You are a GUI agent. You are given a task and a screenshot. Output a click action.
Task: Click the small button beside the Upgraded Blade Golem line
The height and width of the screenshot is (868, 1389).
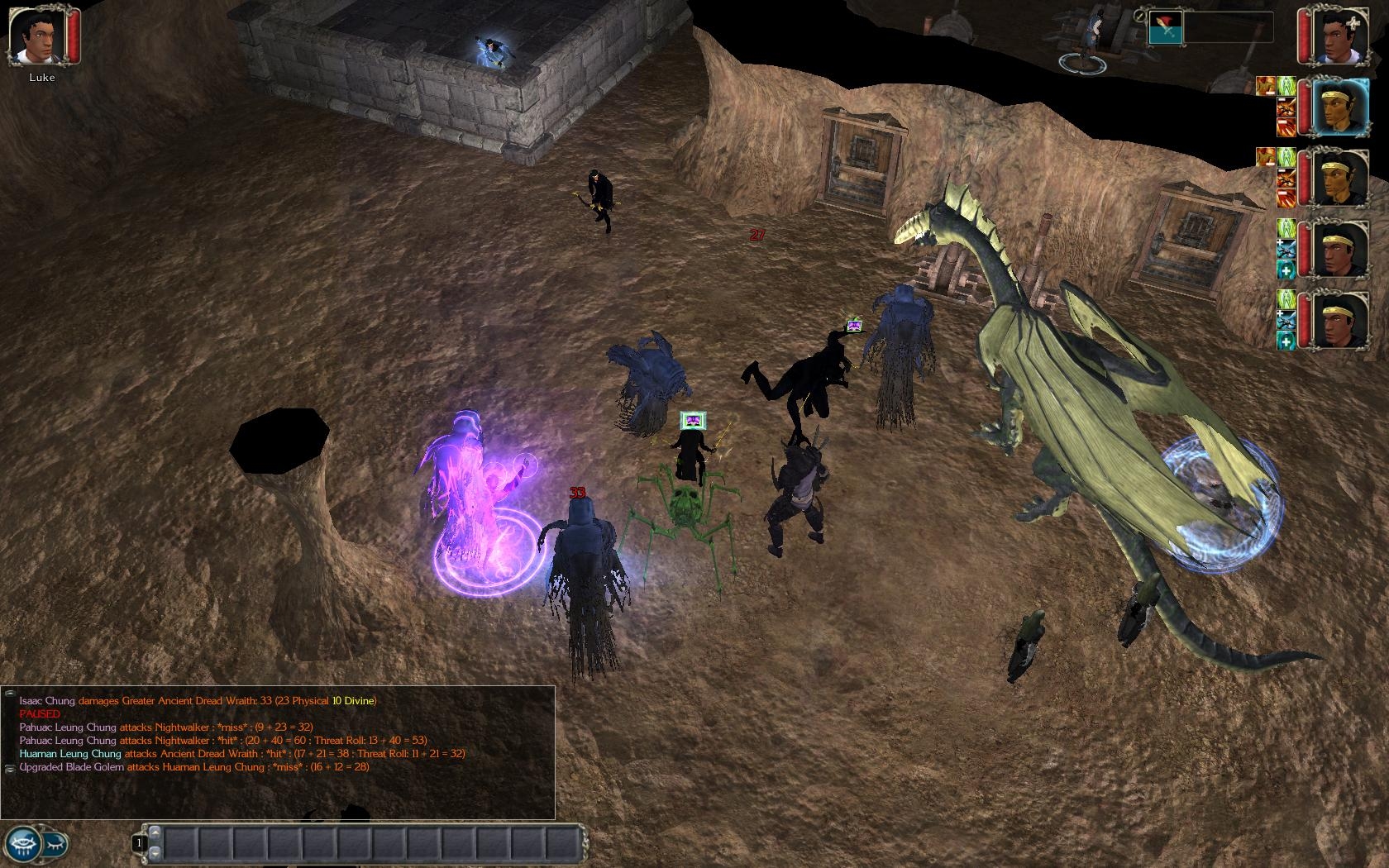pos(10,768)
